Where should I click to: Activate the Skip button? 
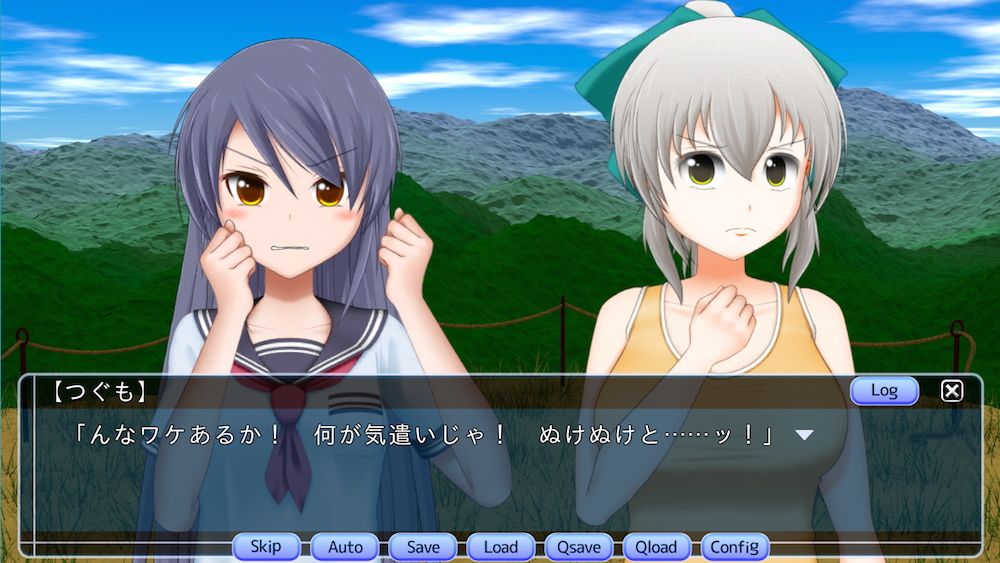pyautogui.click(x=266, y=547)
